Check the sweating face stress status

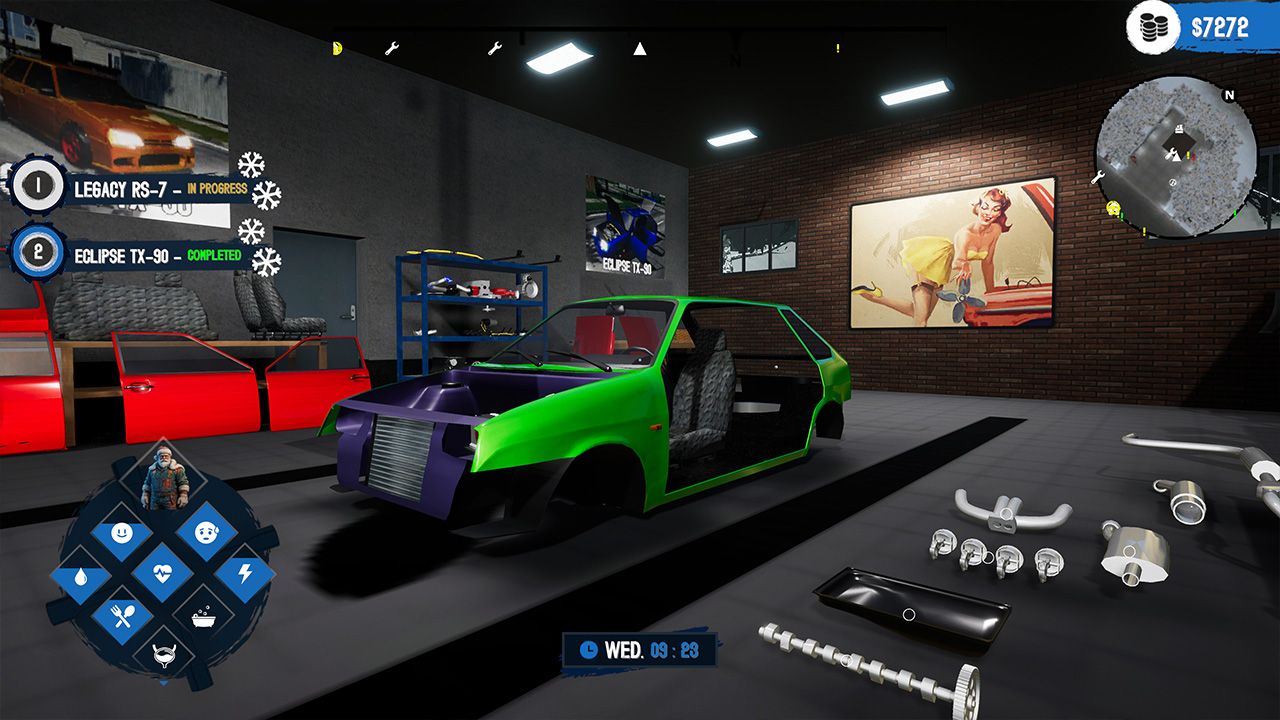click(x=206, y=531)
